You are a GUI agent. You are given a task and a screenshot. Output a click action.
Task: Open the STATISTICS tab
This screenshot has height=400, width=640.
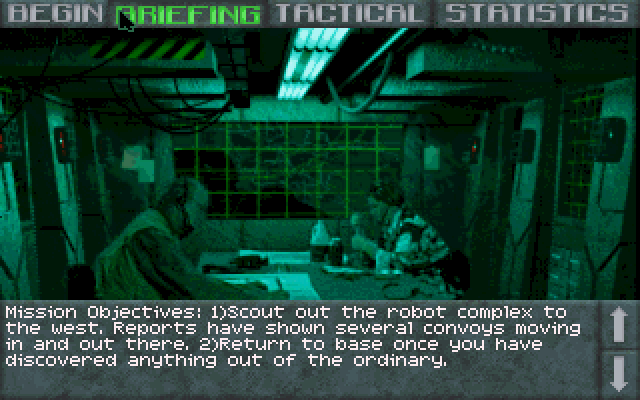pos(537,13)
